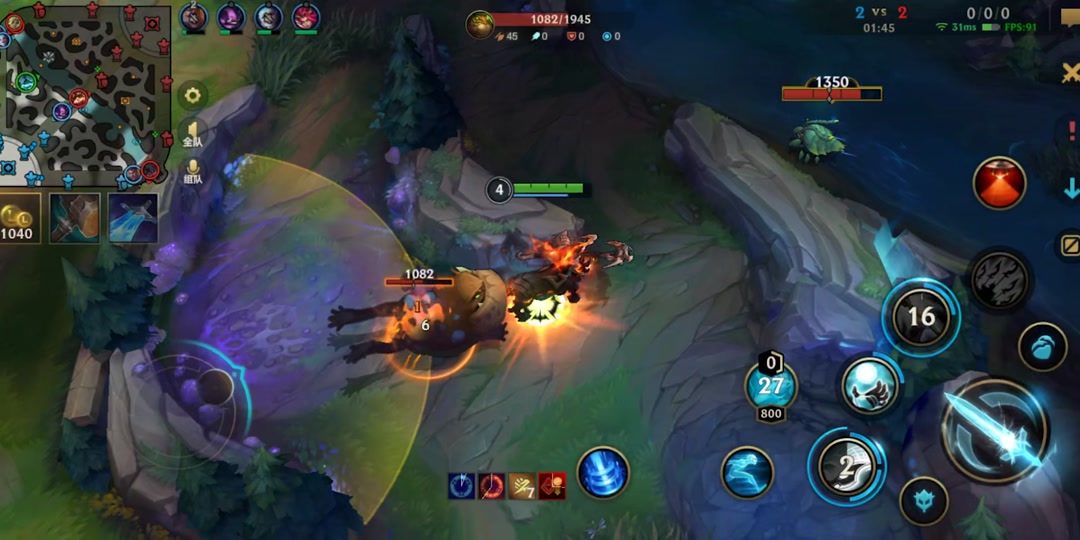This screenshot has width=1080, height=540.
Task: Tap the swirling blue recall button
Action: (603, 472)
